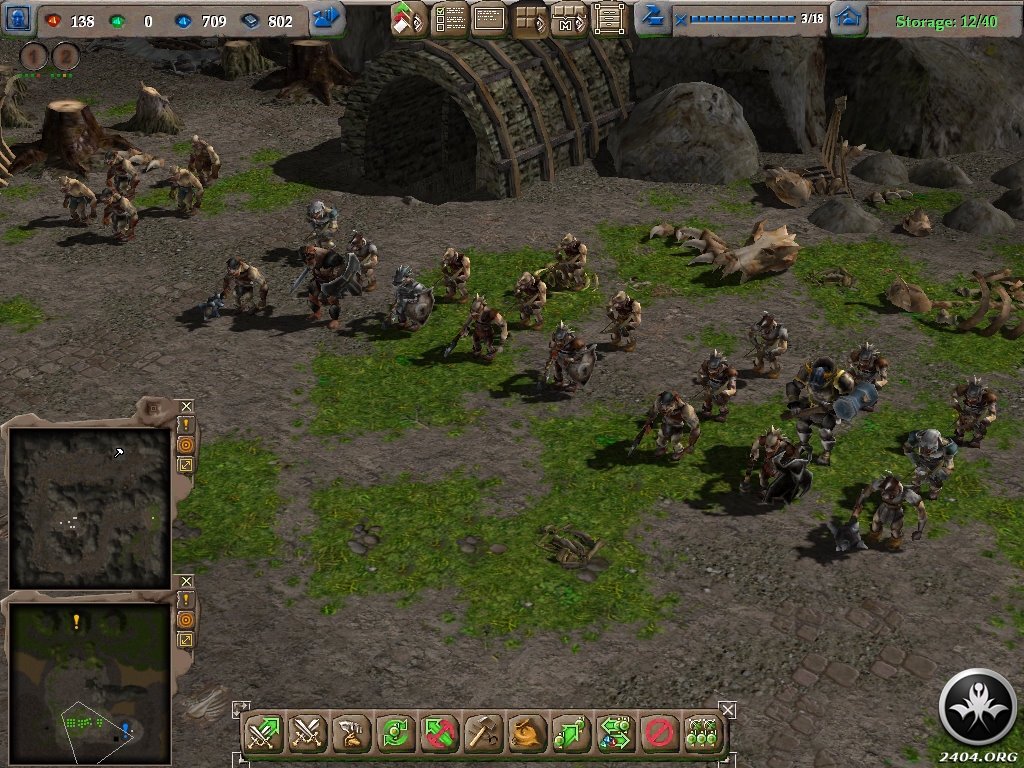Expand the green surface minimap

(186, 638)
